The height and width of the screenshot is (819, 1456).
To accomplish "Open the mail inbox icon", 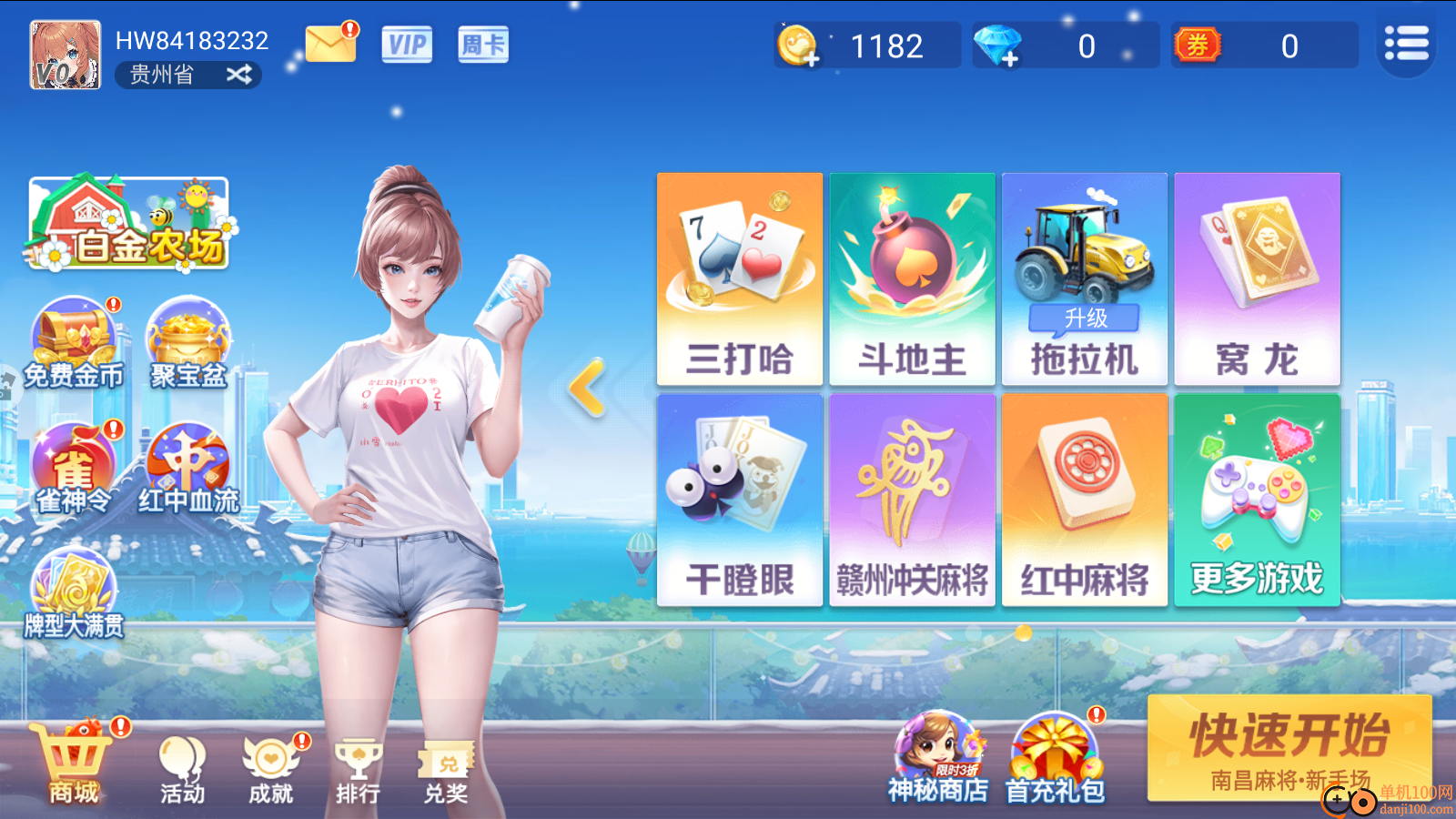I will [x=331, y=43].
